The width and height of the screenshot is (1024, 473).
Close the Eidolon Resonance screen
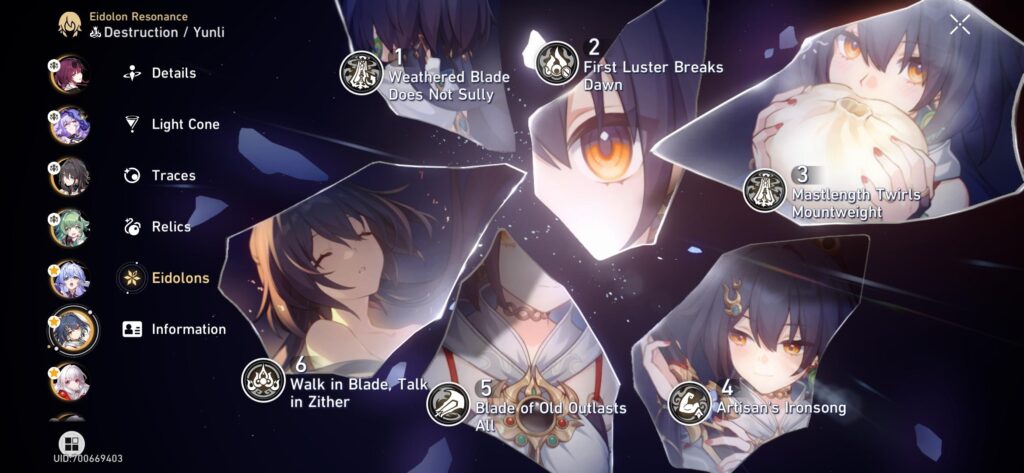click(x=959, y=26)
